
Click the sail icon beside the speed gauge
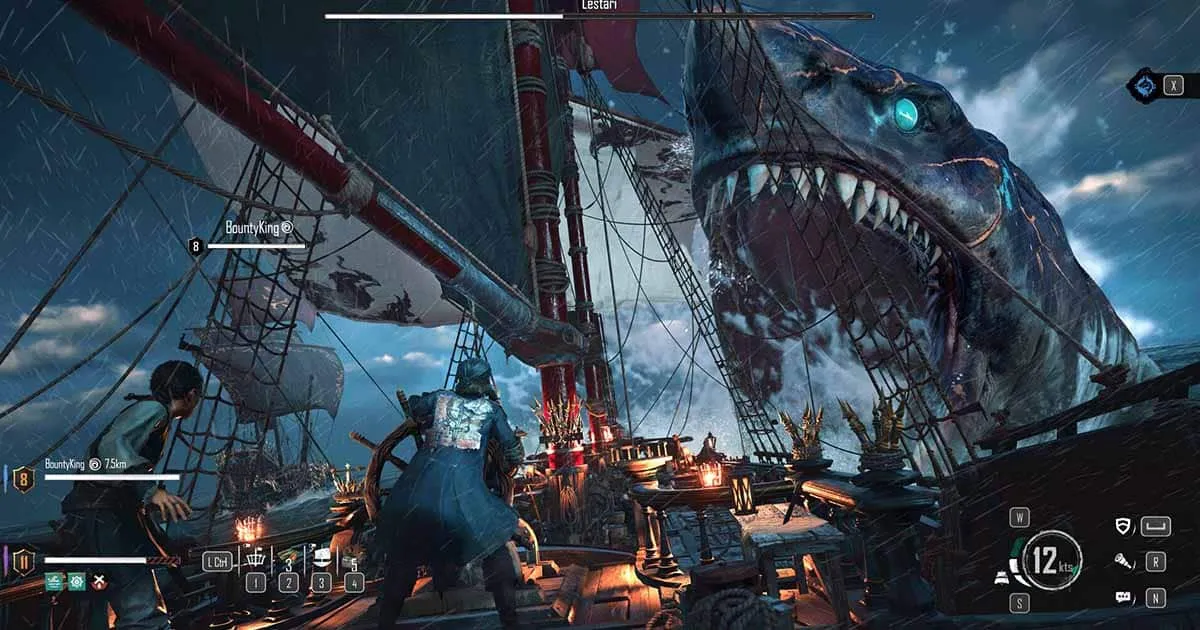pos(1003,577)
